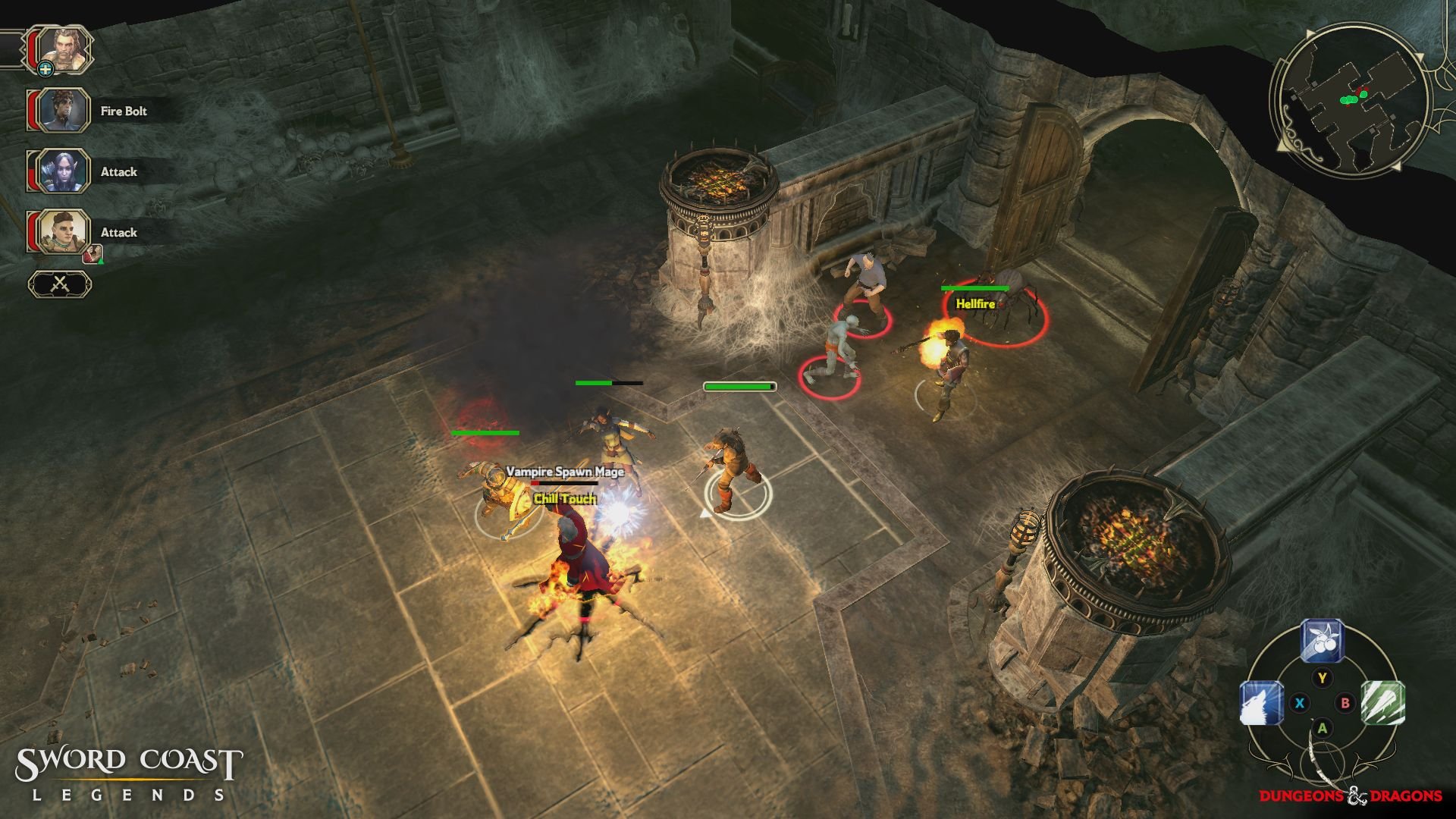Click the Fire Bolt action label
This screenshot has height=819, width=1456.
124,111
